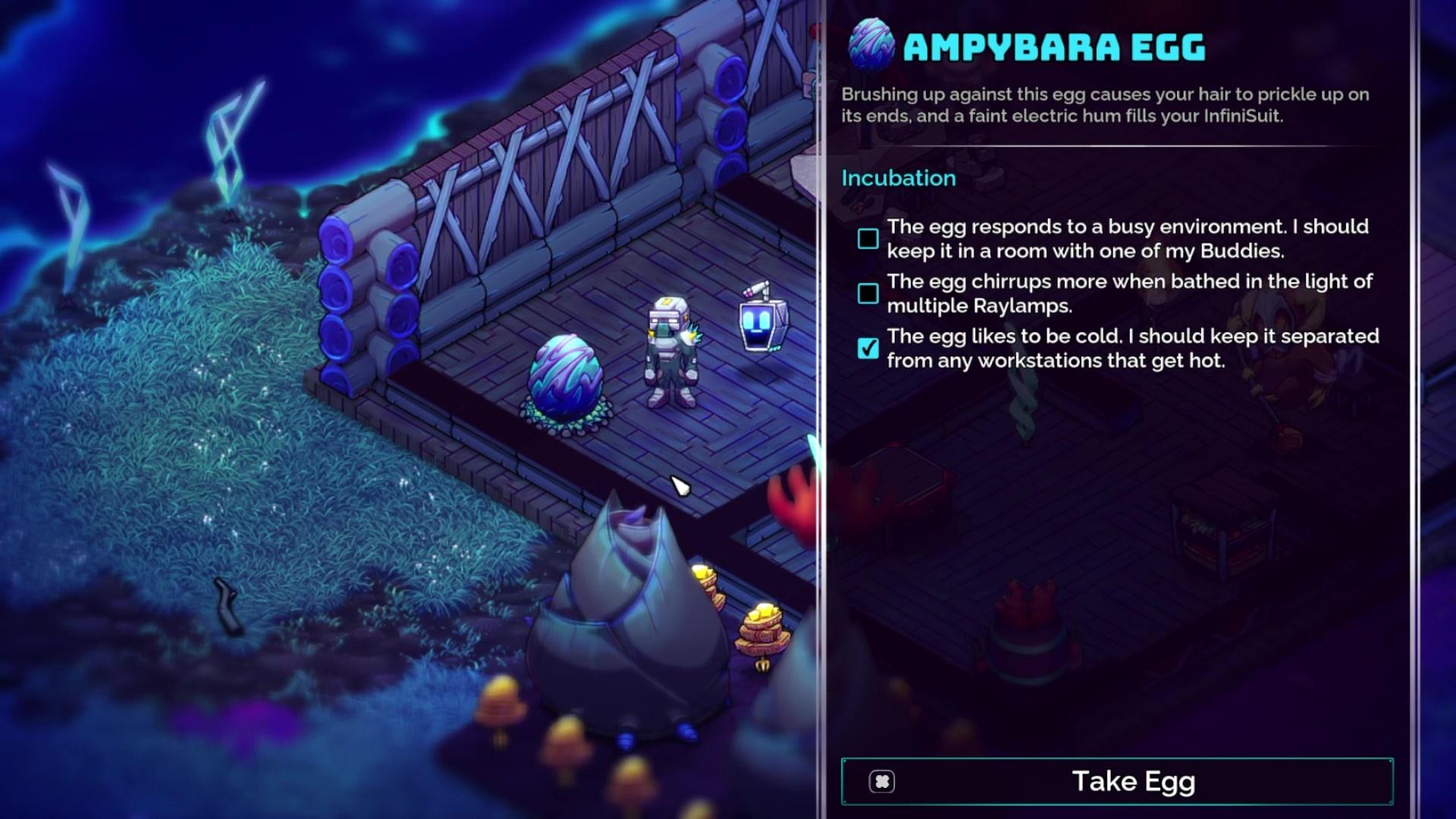Click the giant metal bud plant

(x=629, y=599)
